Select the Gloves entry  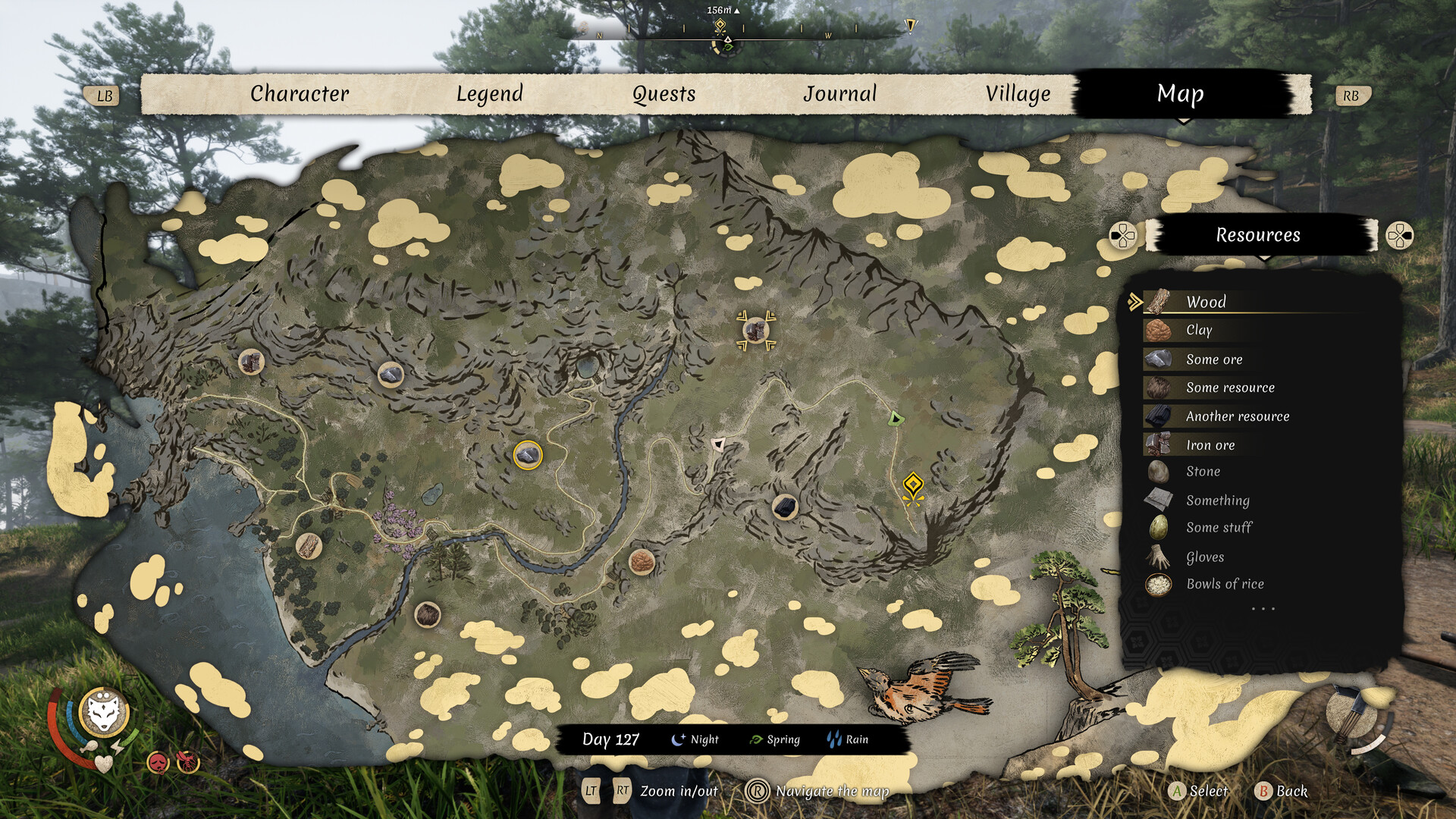[x=1205, y=557]
